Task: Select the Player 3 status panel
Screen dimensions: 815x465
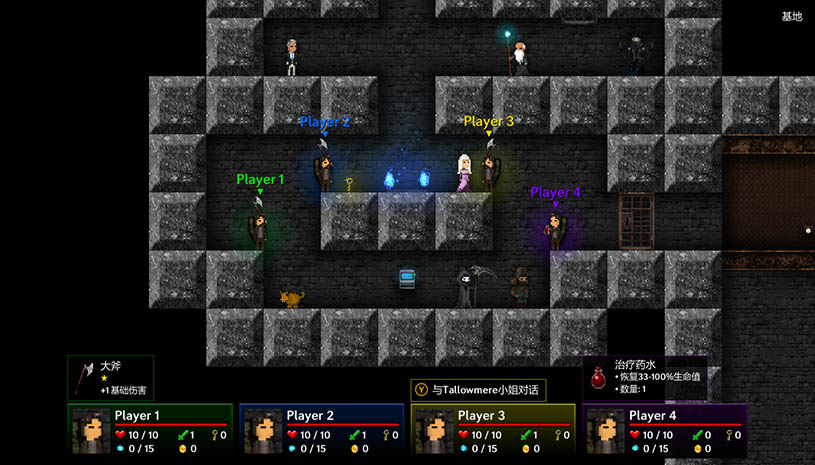Action: (x=493, y=428)
